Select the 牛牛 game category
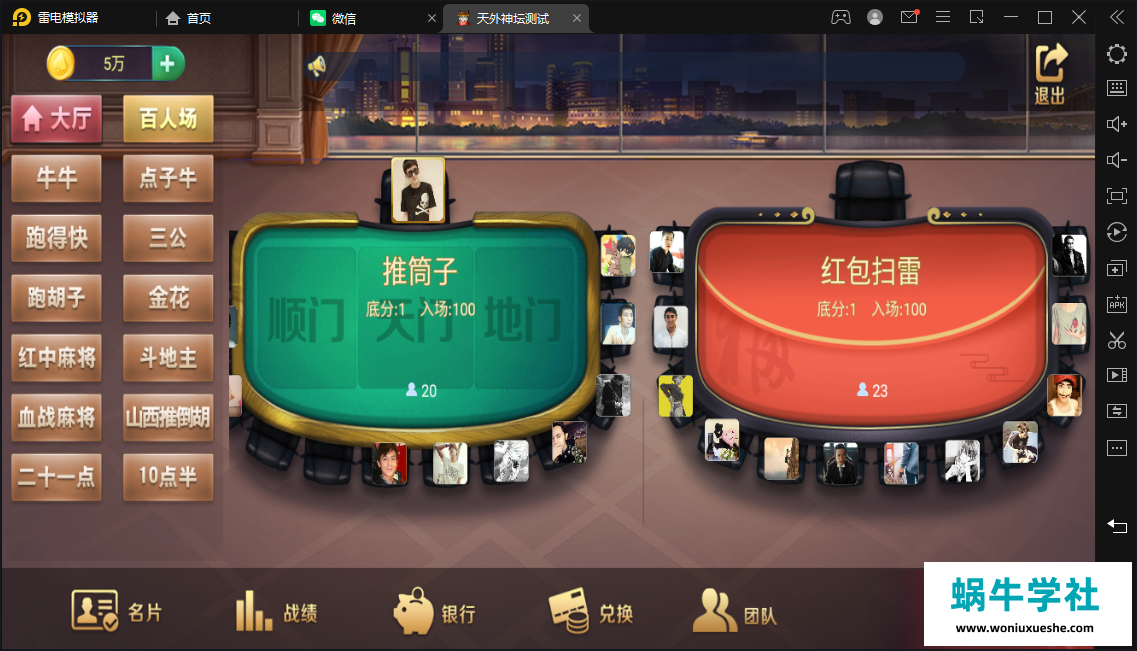This screenshot has height=651, width=1137. click(x=57, y=179)
